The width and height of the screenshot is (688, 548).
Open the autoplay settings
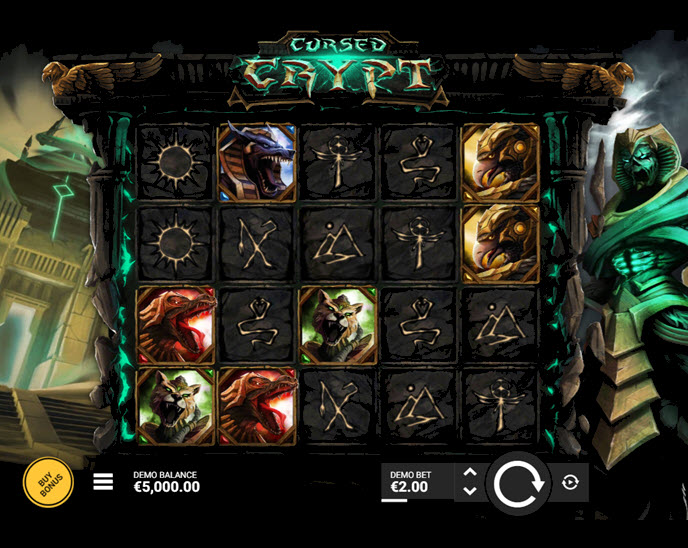click(570, 482)
